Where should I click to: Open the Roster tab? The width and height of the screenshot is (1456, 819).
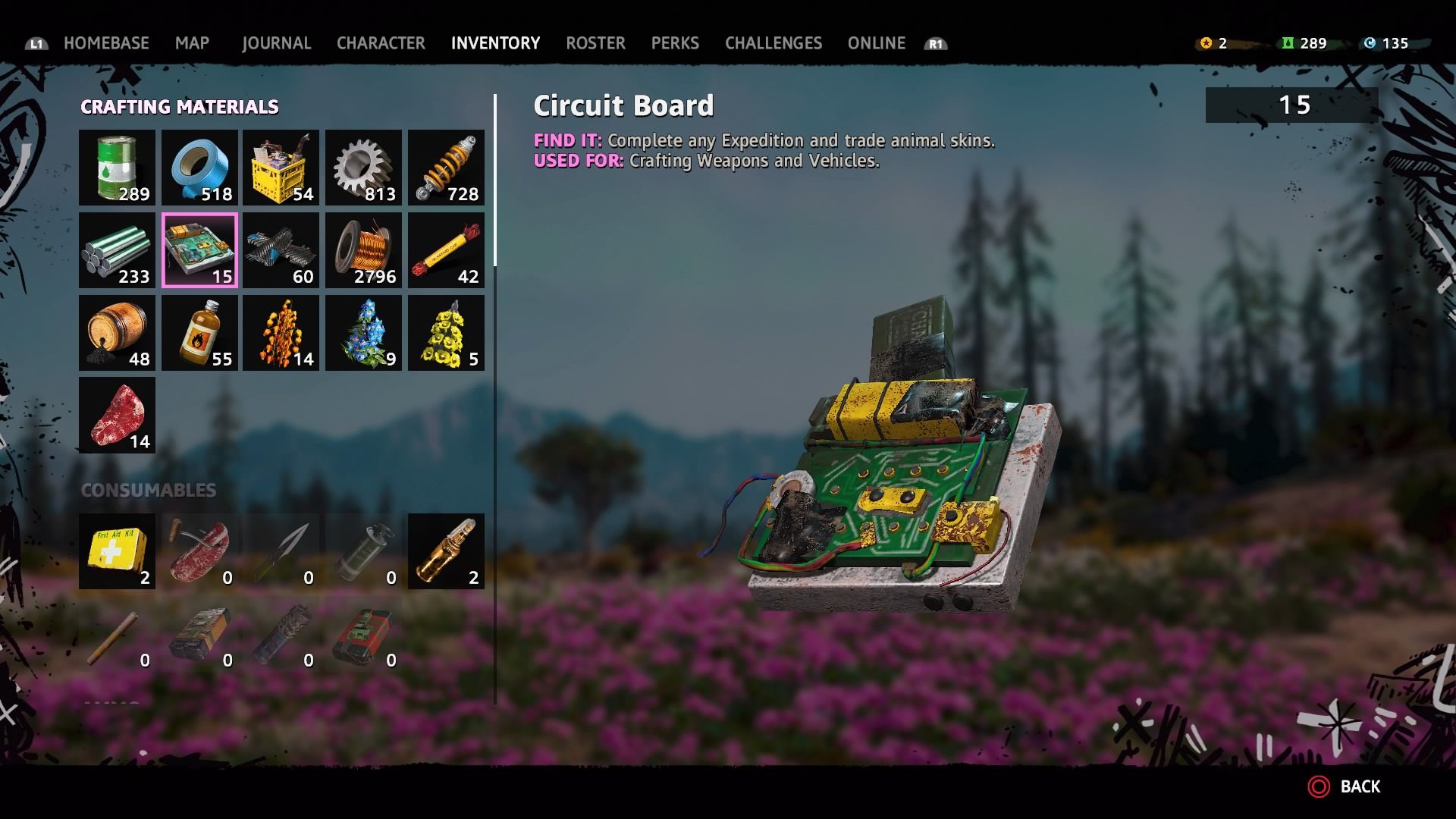click(x=595, y=43)
